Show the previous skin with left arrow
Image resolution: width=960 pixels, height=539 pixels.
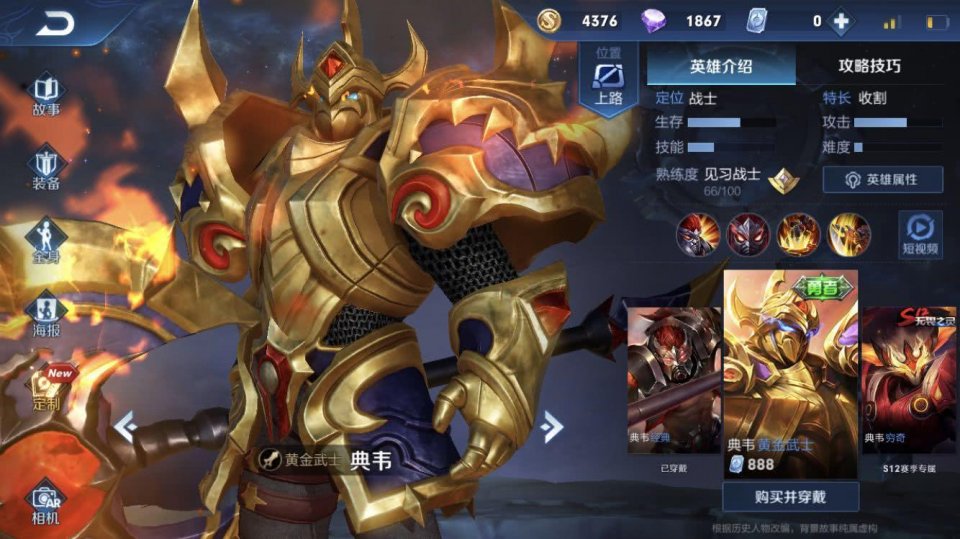click(125, 426)
